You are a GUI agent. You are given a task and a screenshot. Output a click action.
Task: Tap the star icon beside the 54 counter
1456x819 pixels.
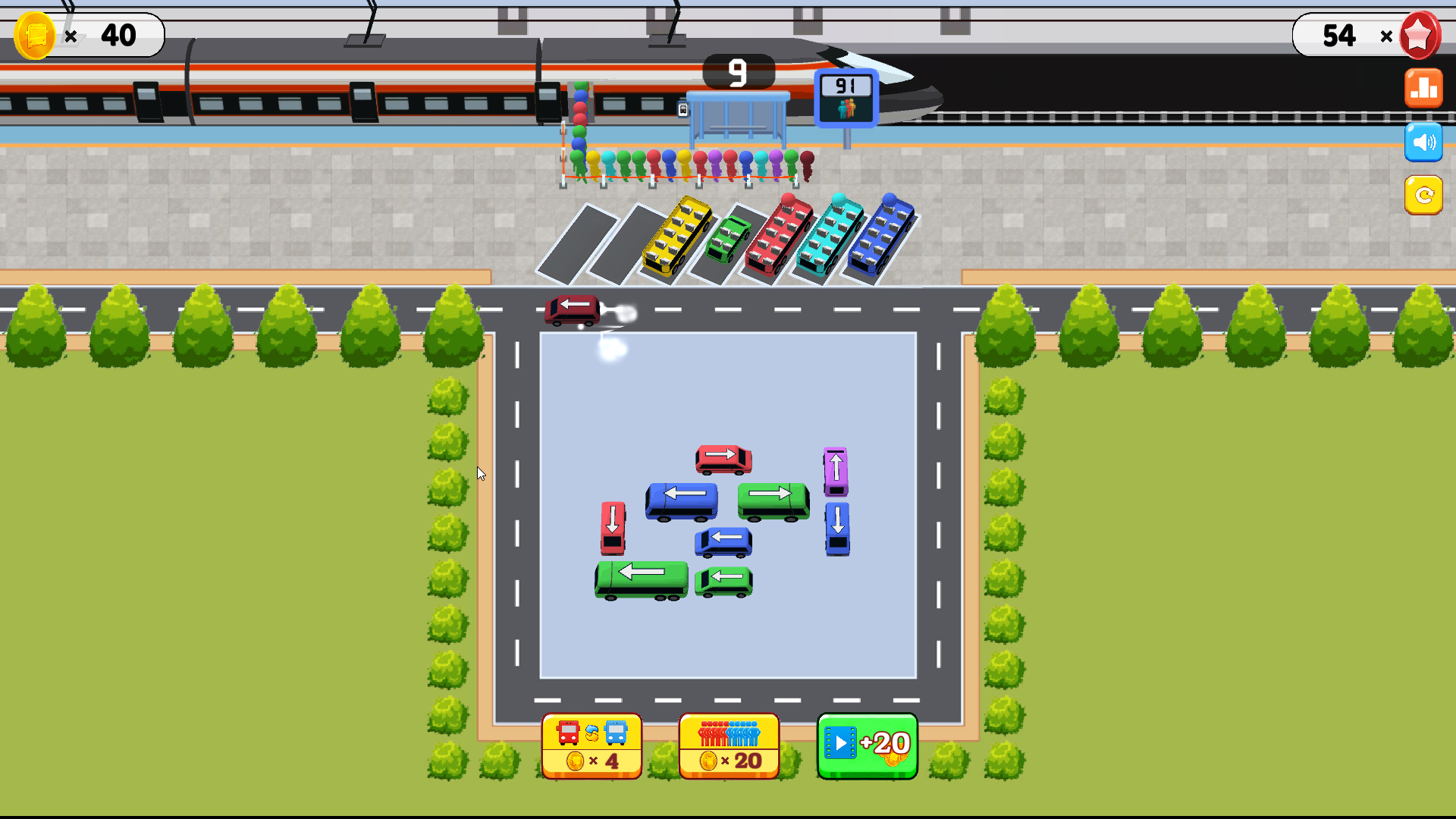(x=1419, y=35)
